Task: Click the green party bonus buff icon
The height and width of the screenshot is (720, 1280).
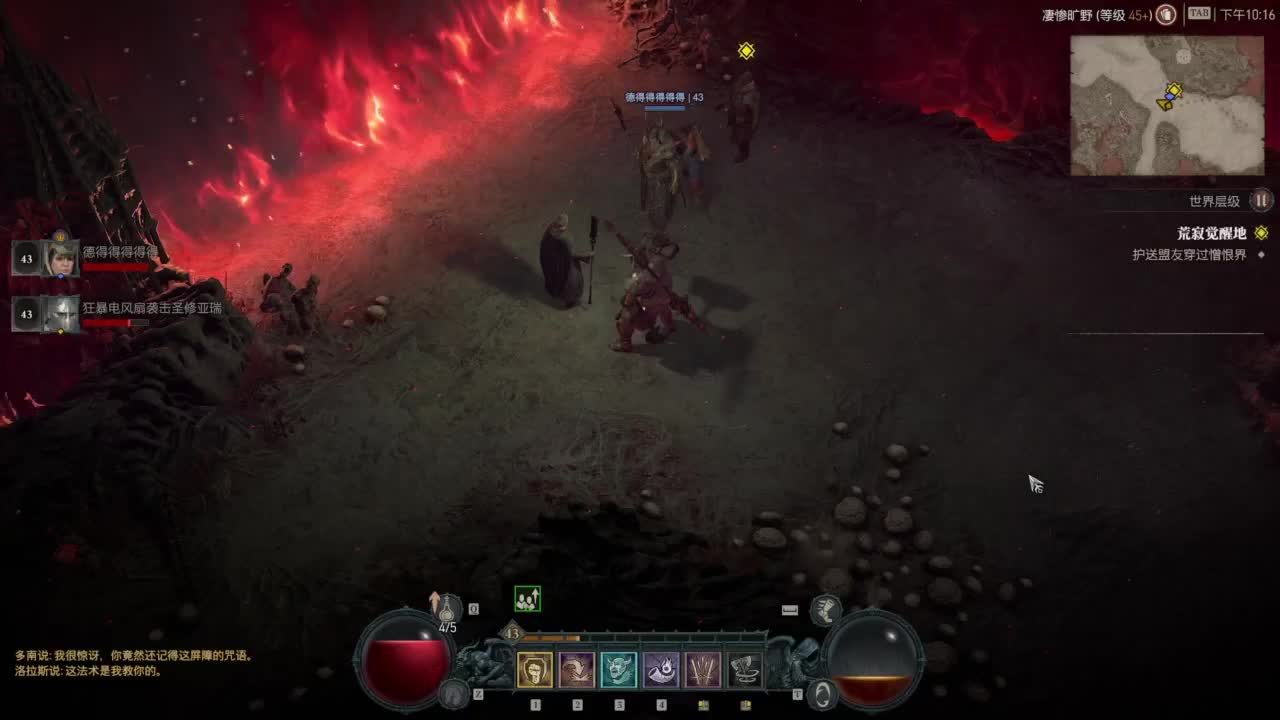Action: coord(527,599)
